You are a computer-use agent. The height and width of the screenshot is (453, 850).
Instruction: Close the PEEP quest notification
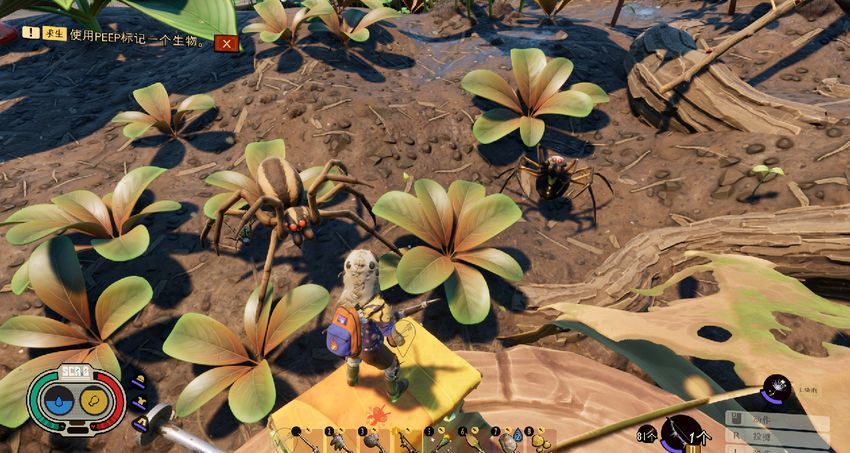click(x=227, y=43)
